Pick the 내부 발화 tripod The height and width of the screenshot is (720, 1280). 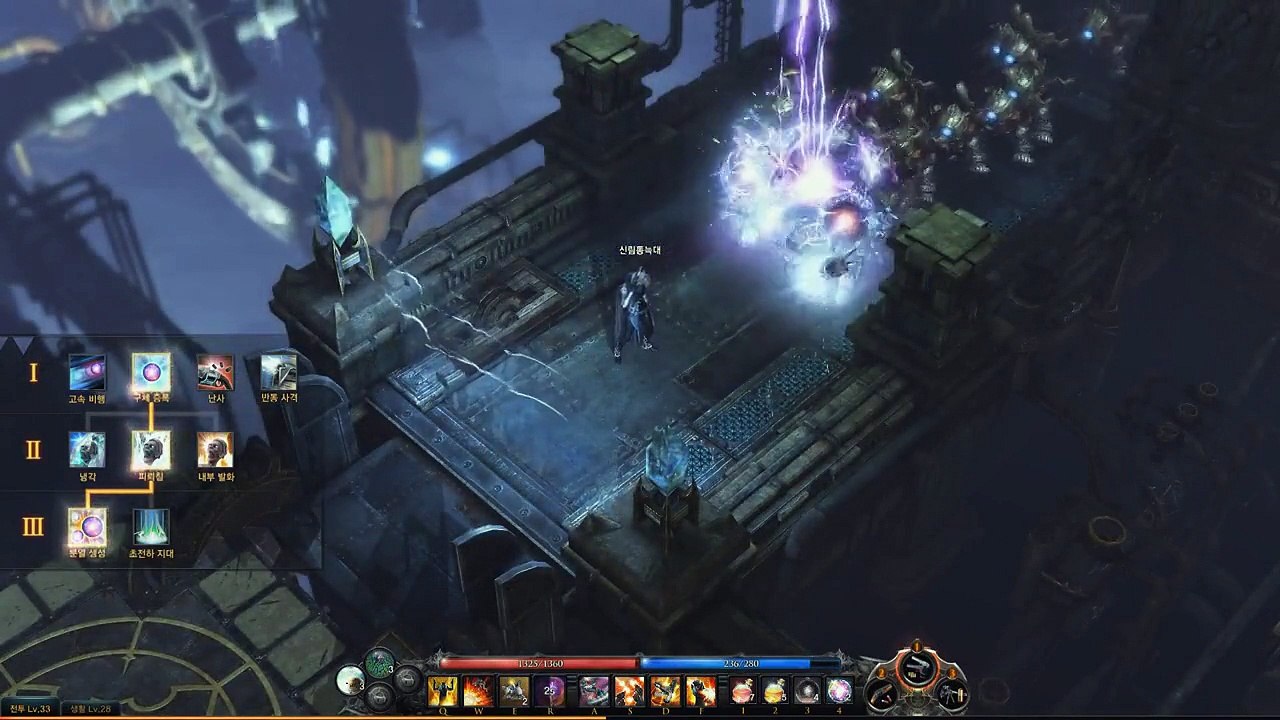tap(215, 450)
